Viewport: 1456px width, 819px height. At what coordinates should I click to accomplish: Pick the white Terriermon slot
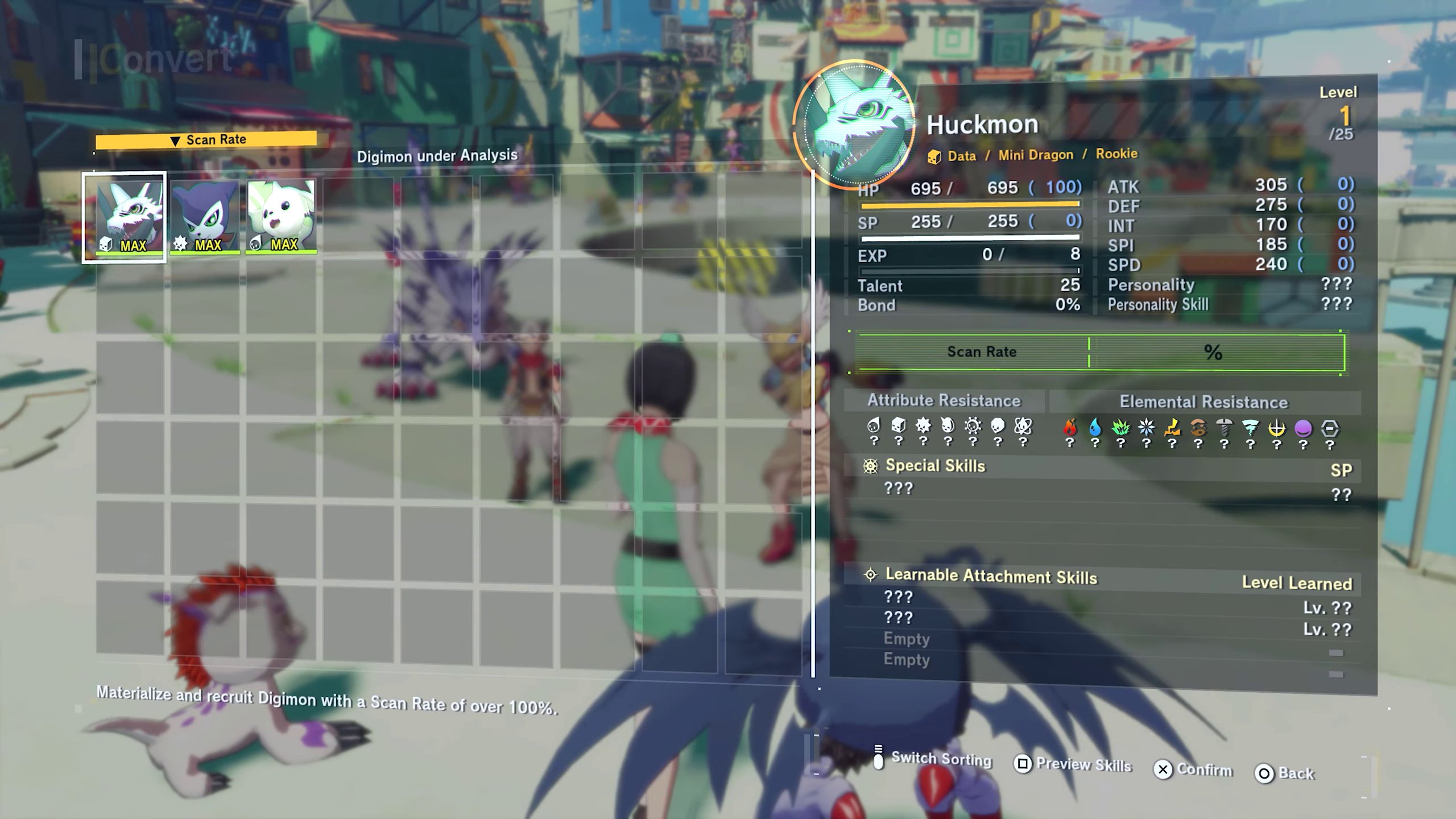(281, 217)
